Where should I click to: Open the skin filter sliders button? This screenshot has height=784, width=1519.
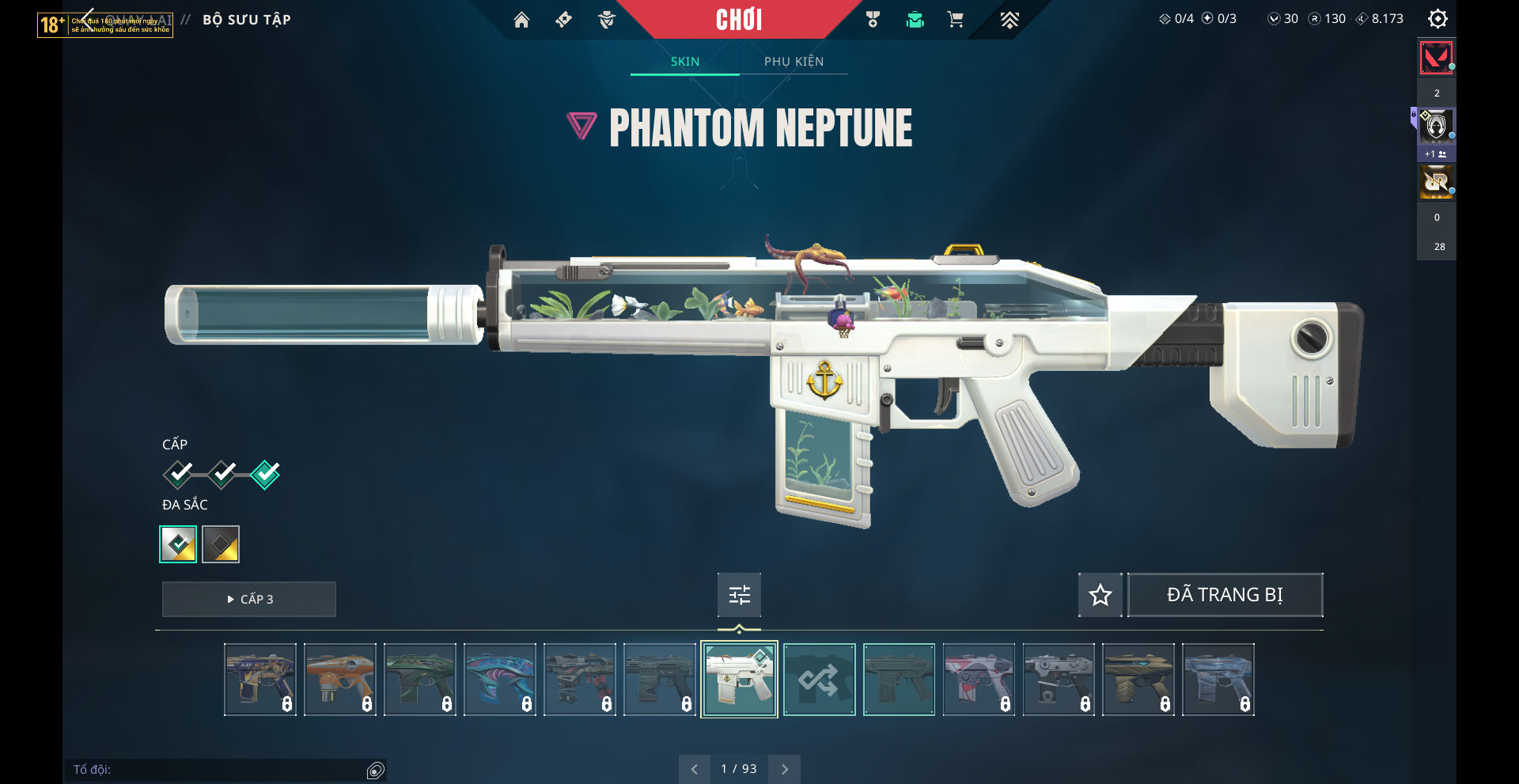(739, 595)
